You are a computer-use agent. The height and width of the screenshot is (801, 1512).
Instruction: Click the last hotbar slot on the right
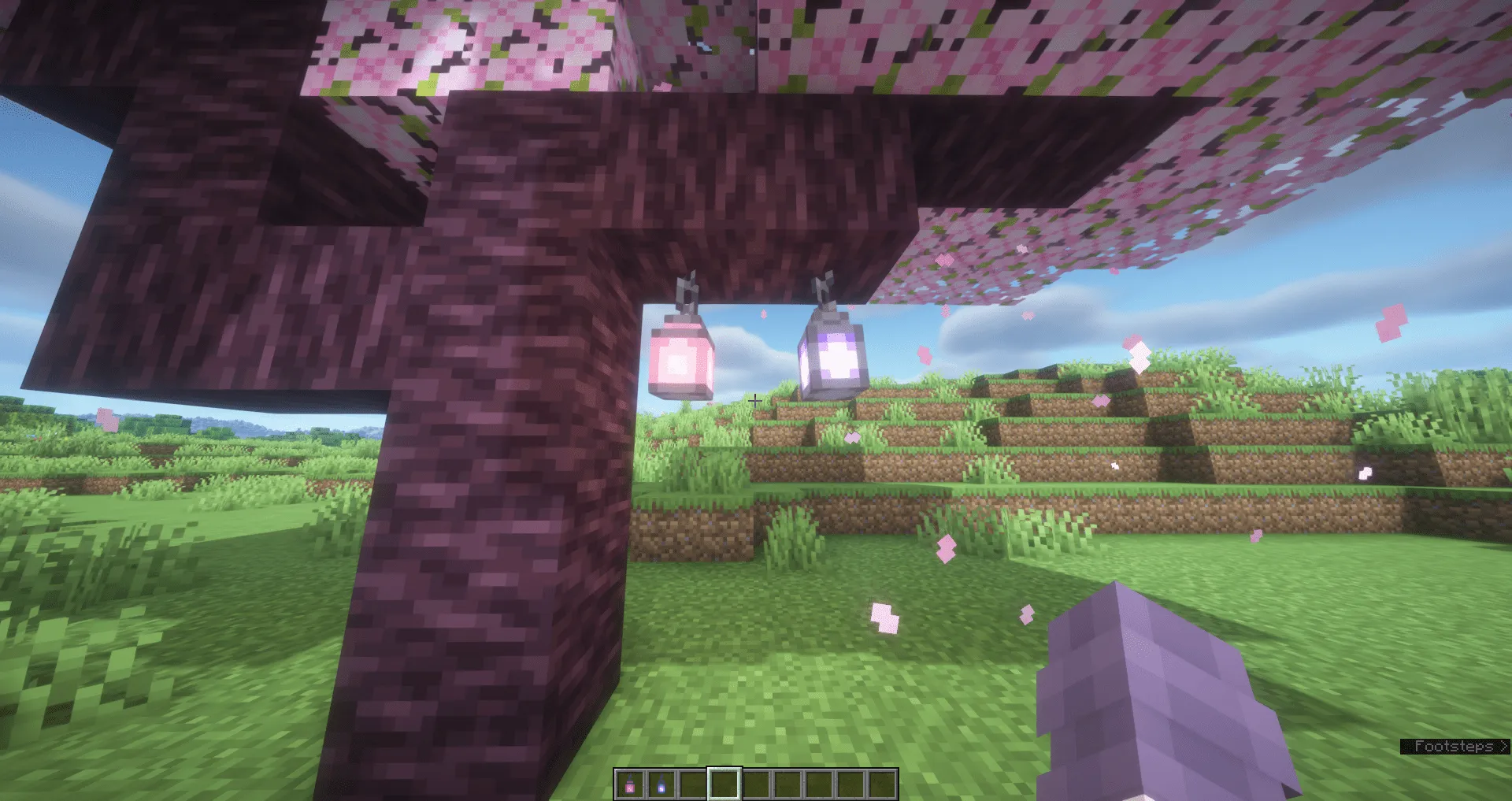(x=882, y=784)
